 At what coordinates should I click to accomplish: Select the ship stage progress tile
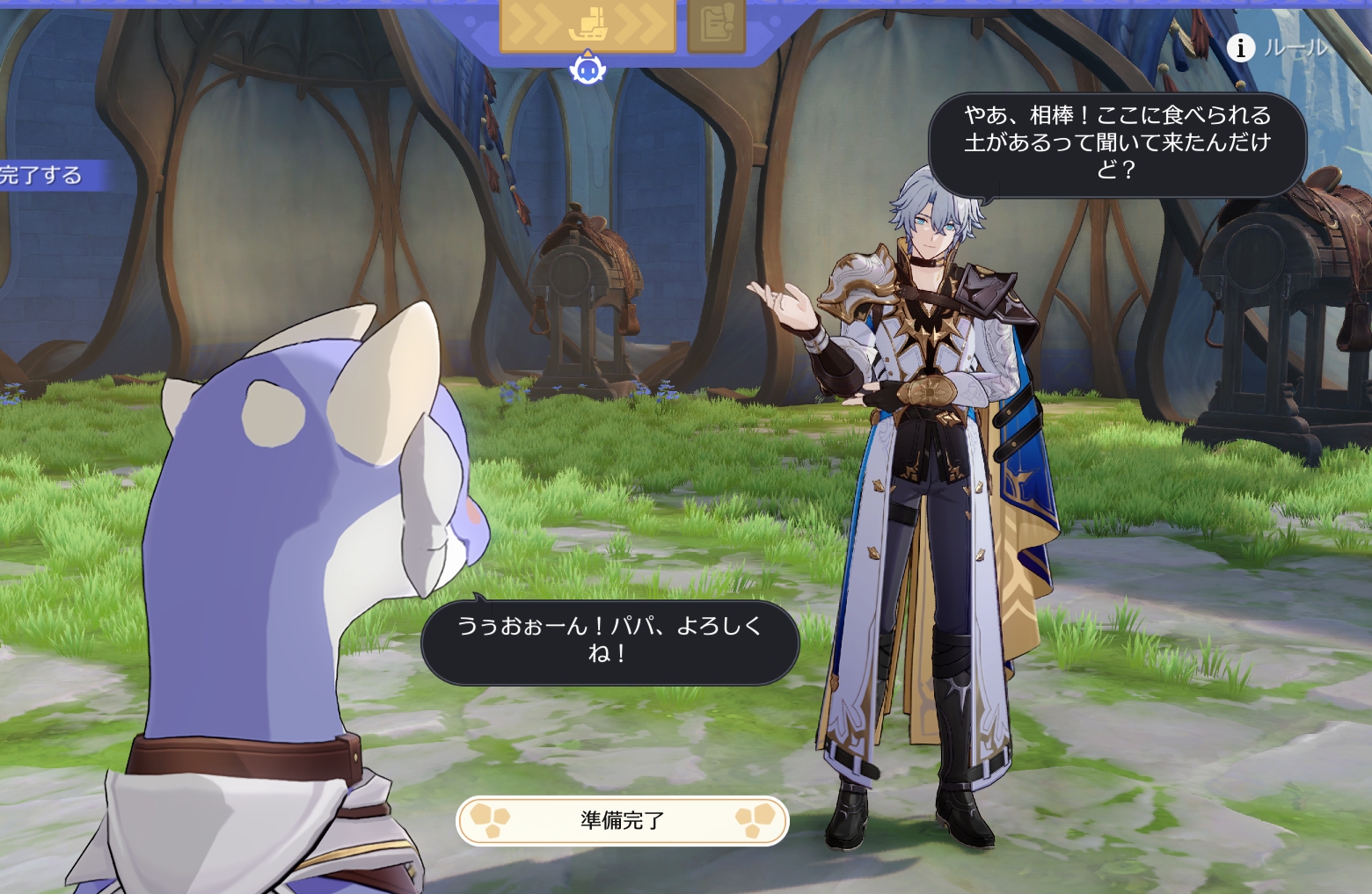pos(587,25)
